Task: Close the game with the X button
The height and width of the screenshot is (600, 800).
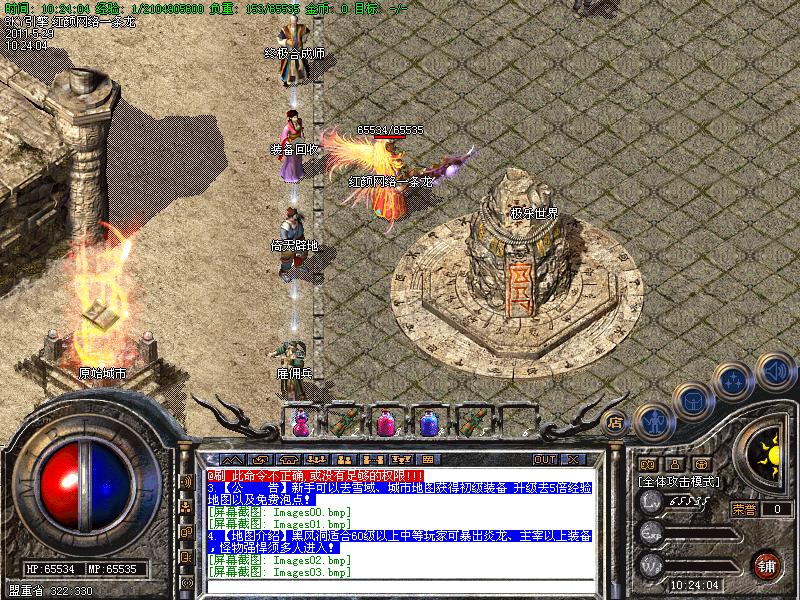Action: [x=574, y=459]
